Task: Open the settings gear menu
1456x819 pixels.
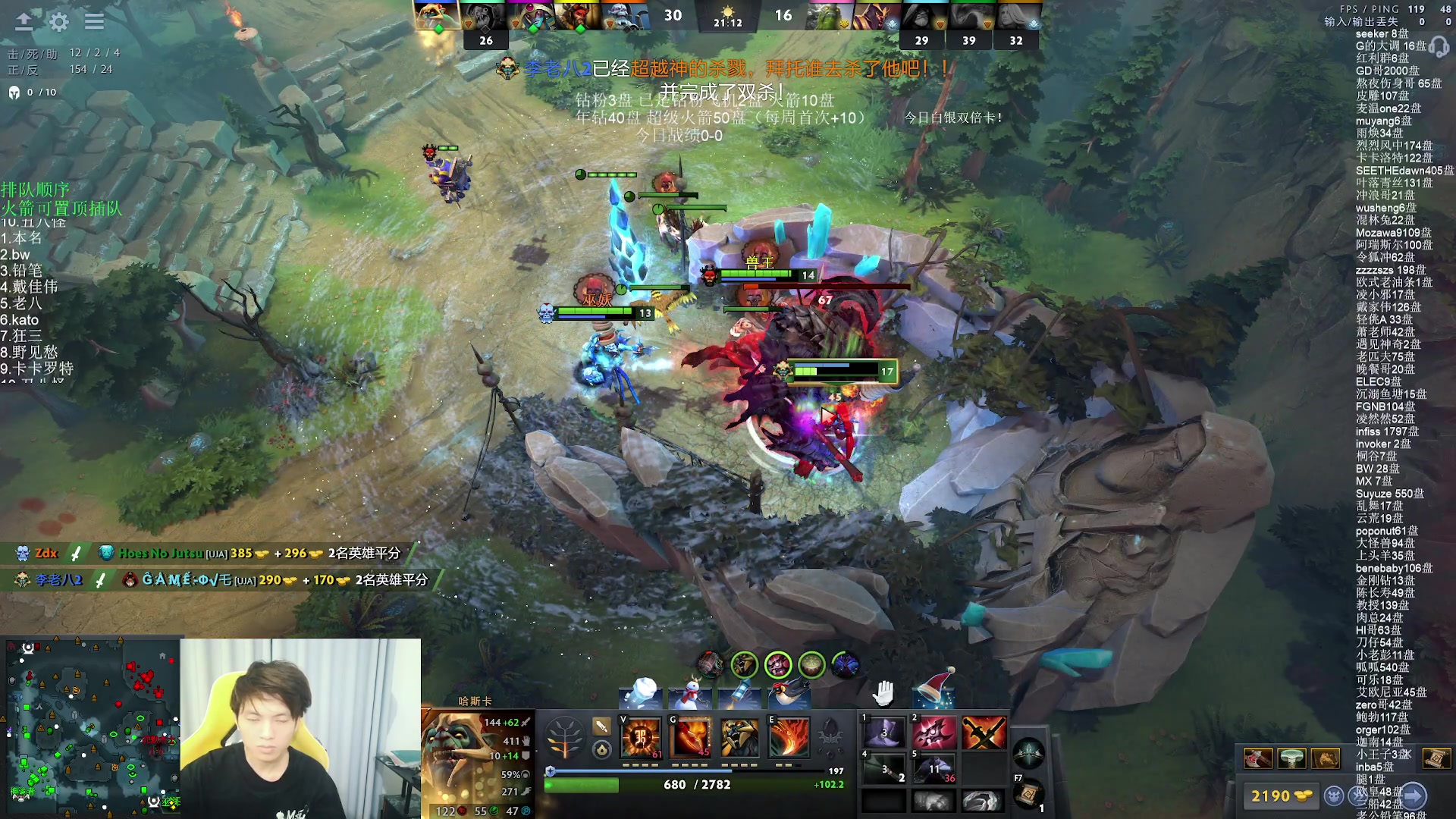Action: (x=59, y=21)
